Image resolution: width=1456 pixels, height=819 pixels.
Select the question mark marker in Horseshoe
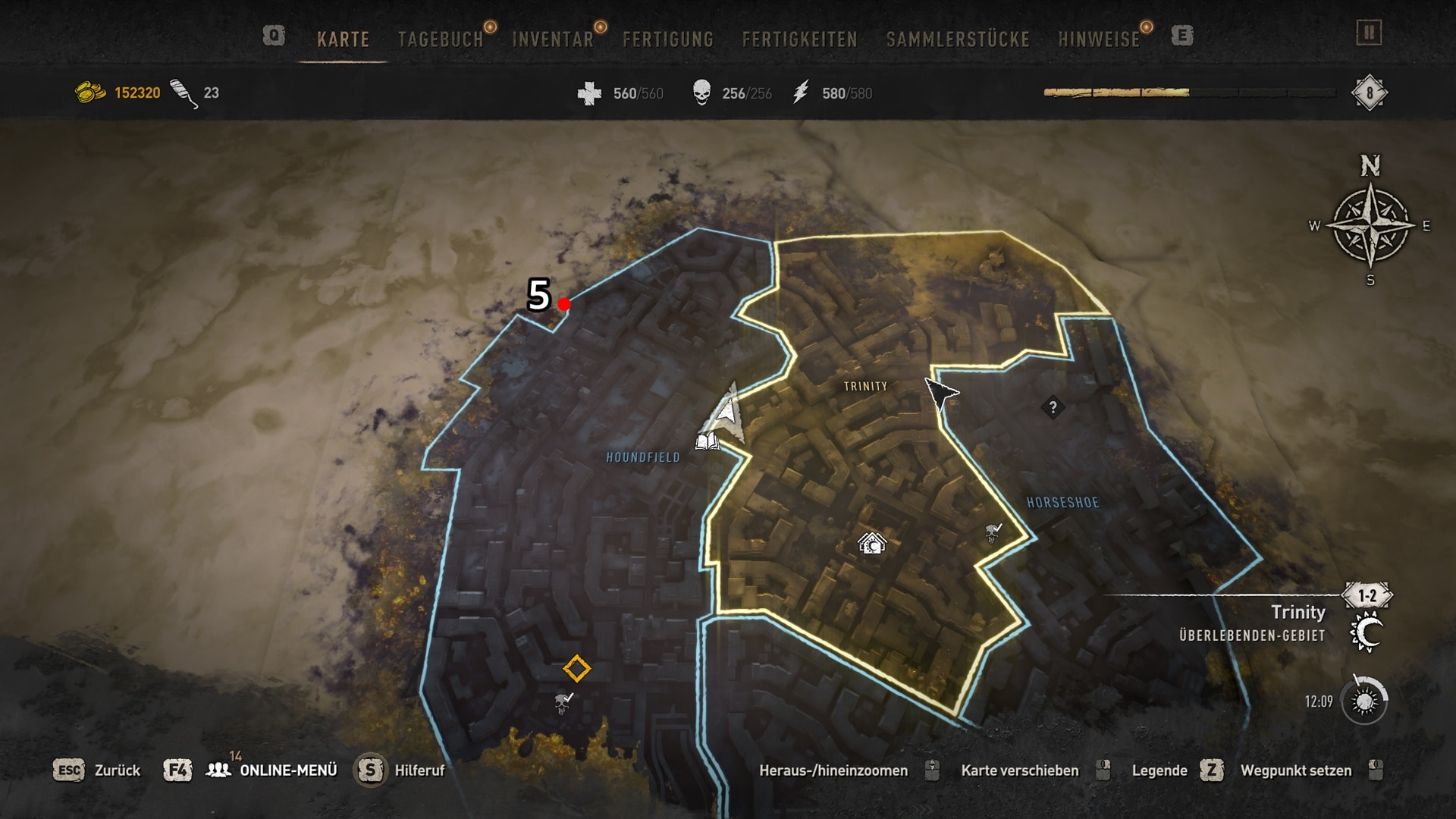(1053, 407)
